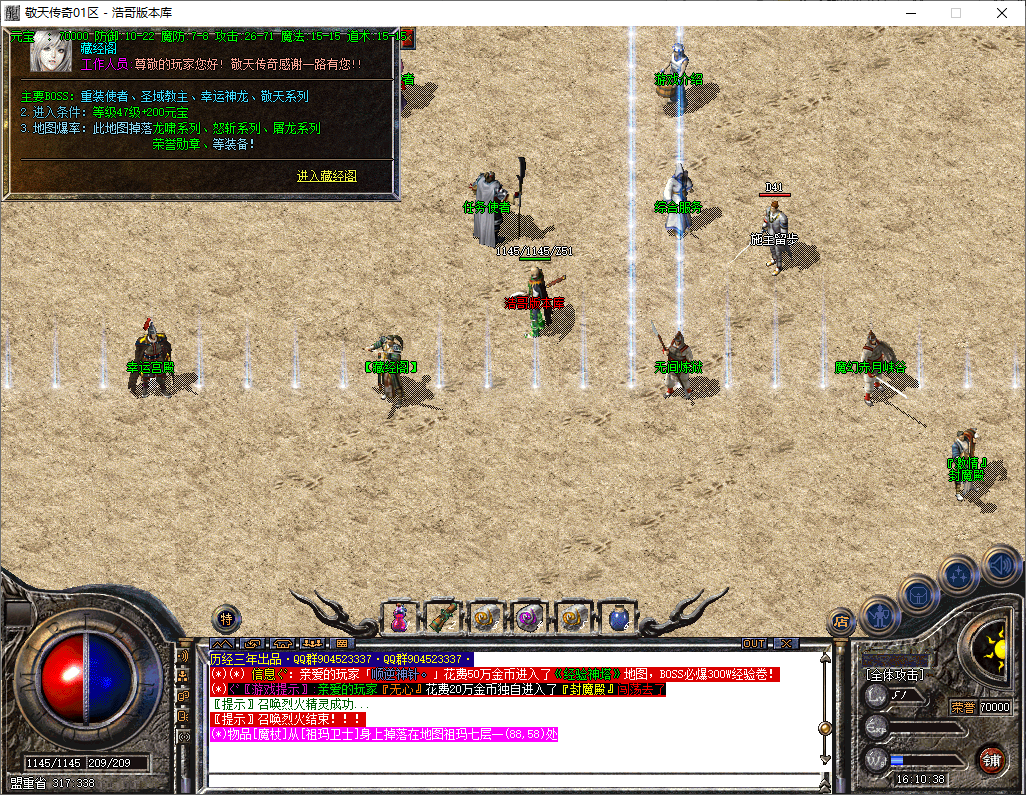Open the round 特 button
The width and height of the screenshot is (1026, 795).
[x=227, y=617]
